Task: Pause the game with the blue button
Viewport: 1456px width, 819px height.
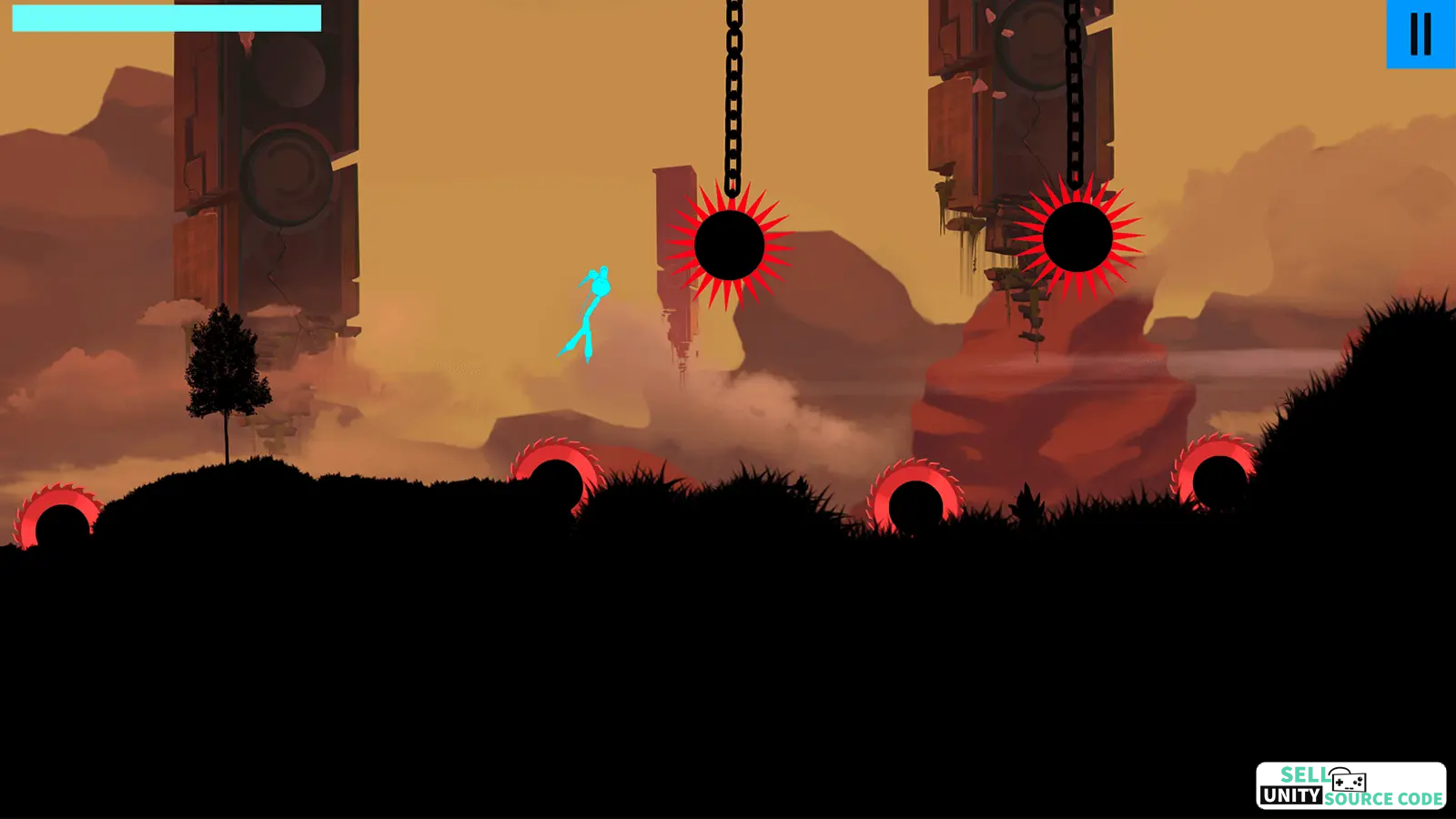Action: point(1420,34)
